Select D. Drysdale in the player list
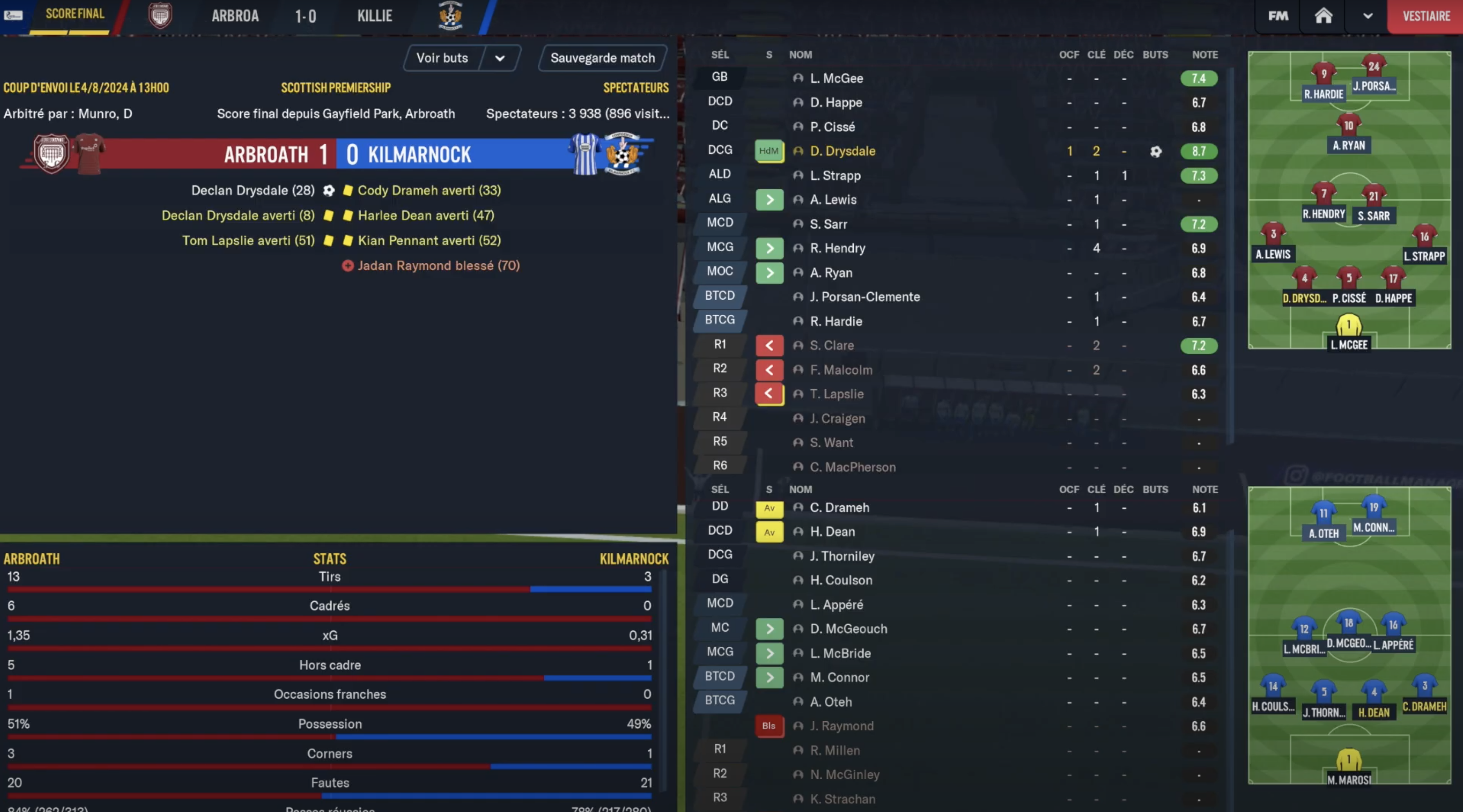1463x812 pixels. [842, 151]
